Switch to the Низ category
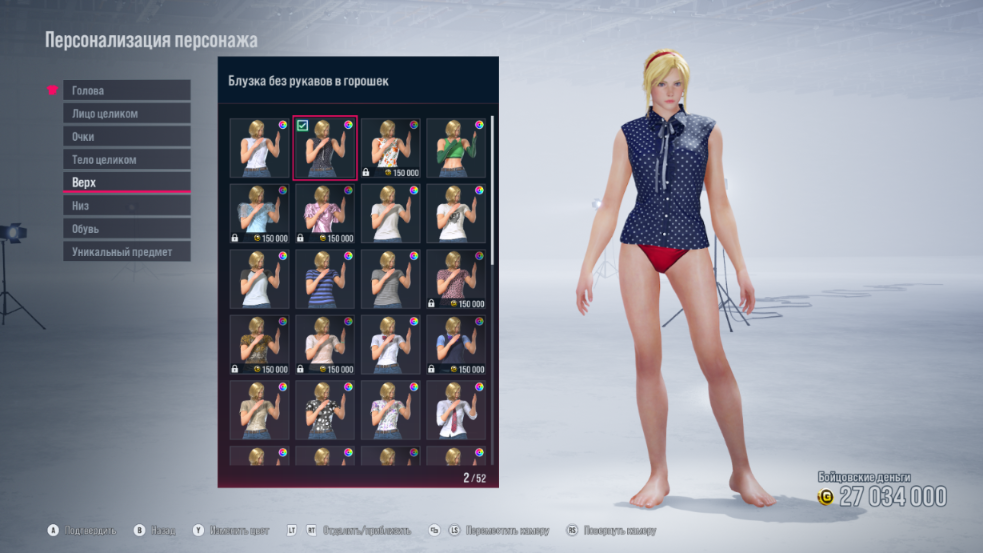This screenshot has height=553, width=983. click(126, 205)
